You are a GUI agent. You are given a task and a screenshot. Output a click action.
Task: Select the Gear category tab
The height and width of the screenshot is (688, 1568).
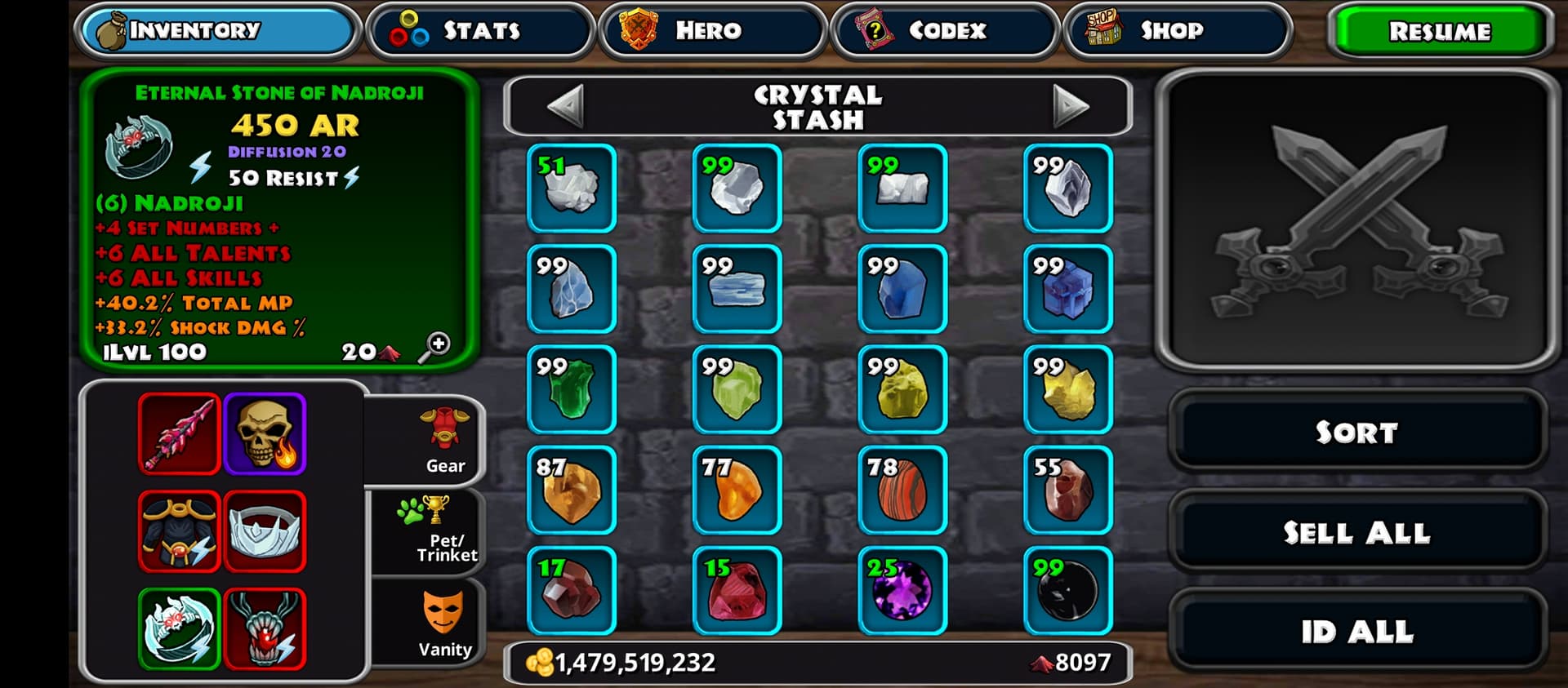pyautogui.click(x=443, y=441)
